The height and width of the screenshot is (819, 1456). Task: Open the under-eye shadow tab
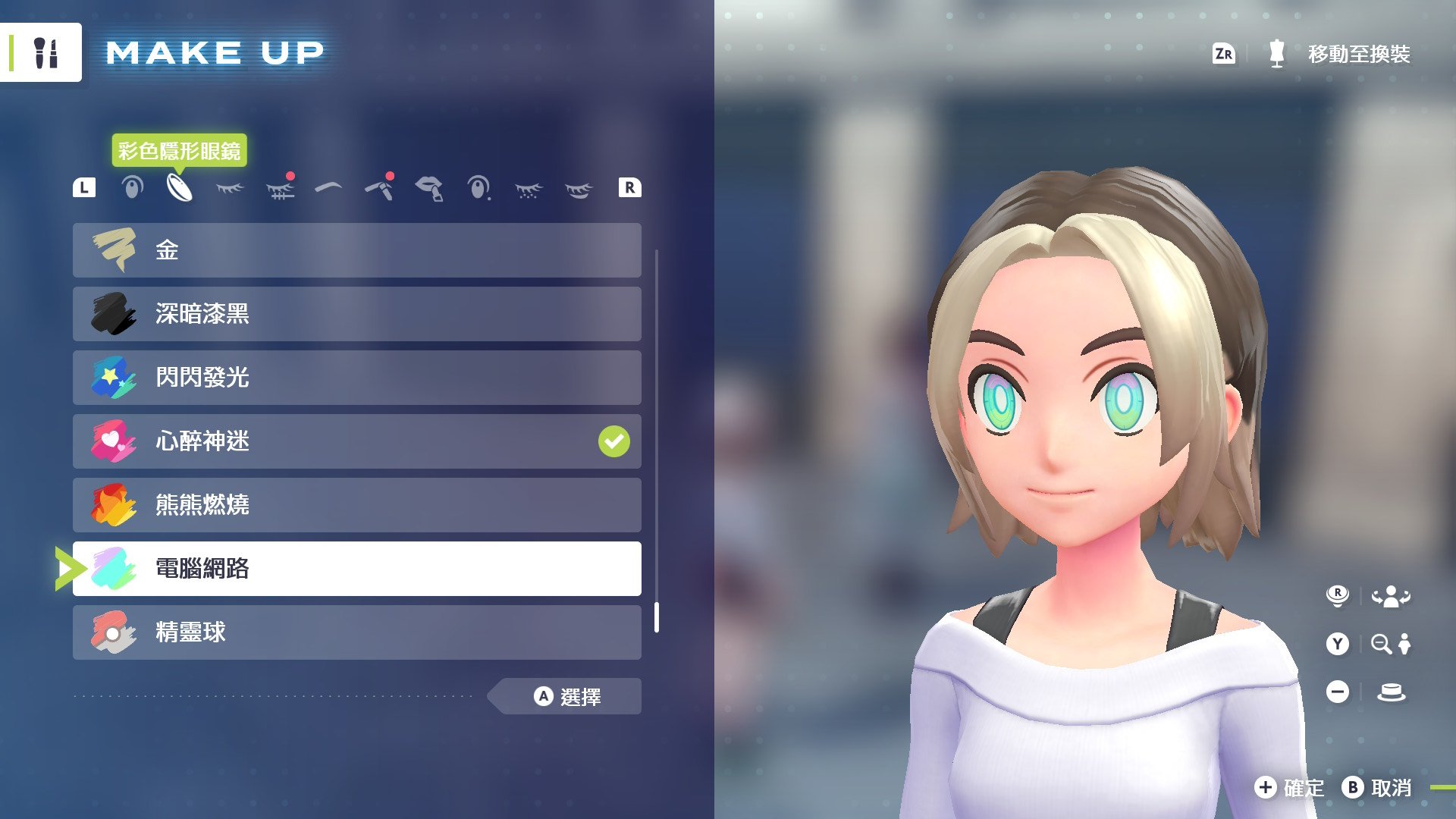(578, 189)
